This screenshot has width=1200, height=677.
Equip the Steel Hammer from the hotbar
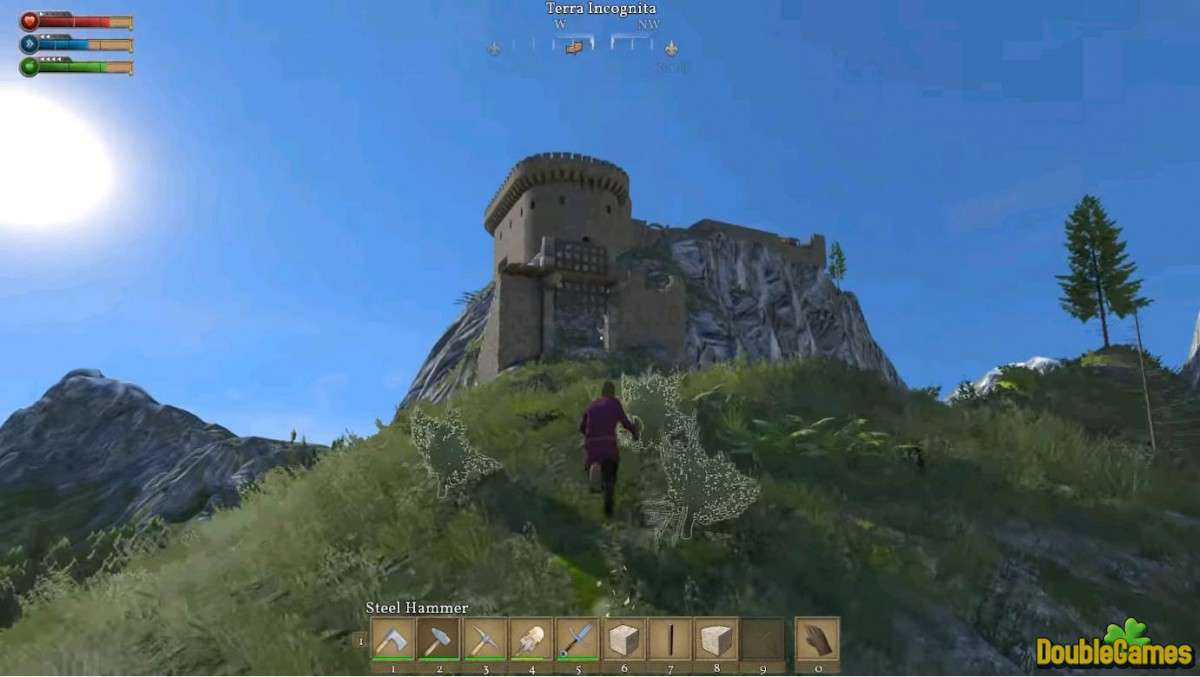[438, 639]
